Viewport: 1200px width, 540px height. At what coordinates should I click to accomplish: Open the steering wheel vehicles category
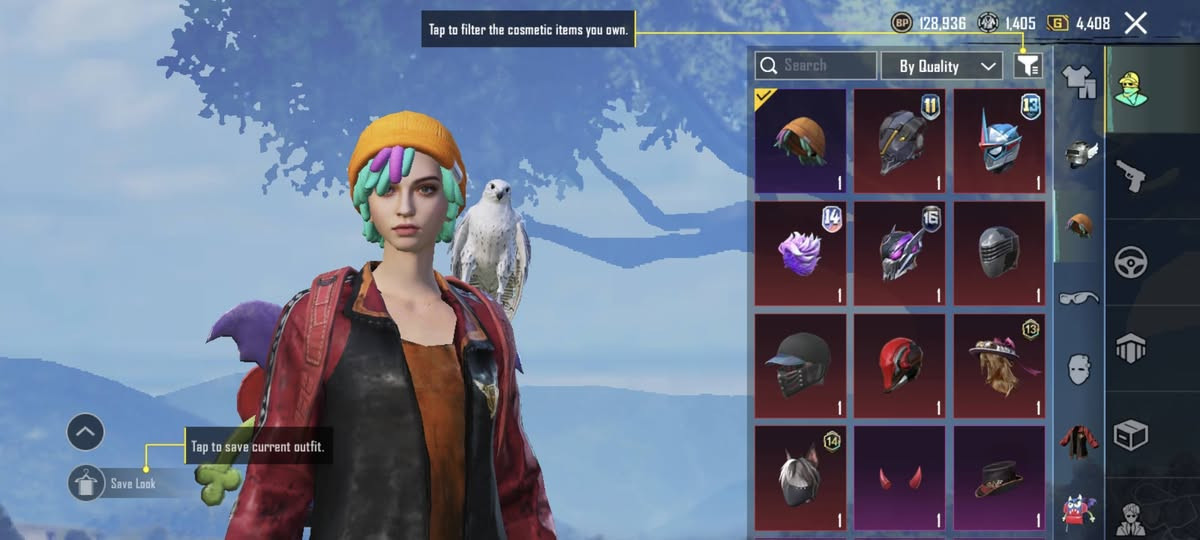(x=1130, y=262)
